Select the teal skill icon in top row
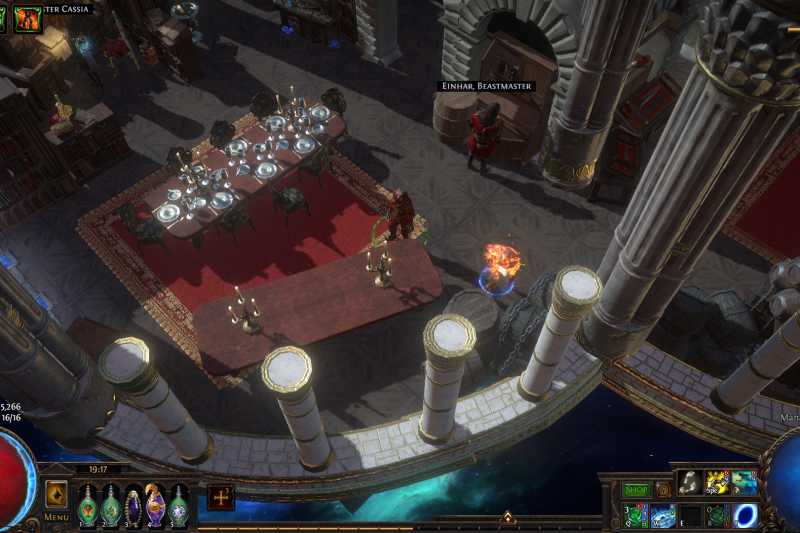This screenshot has height=533, width=800. click(x=744, y=482)
